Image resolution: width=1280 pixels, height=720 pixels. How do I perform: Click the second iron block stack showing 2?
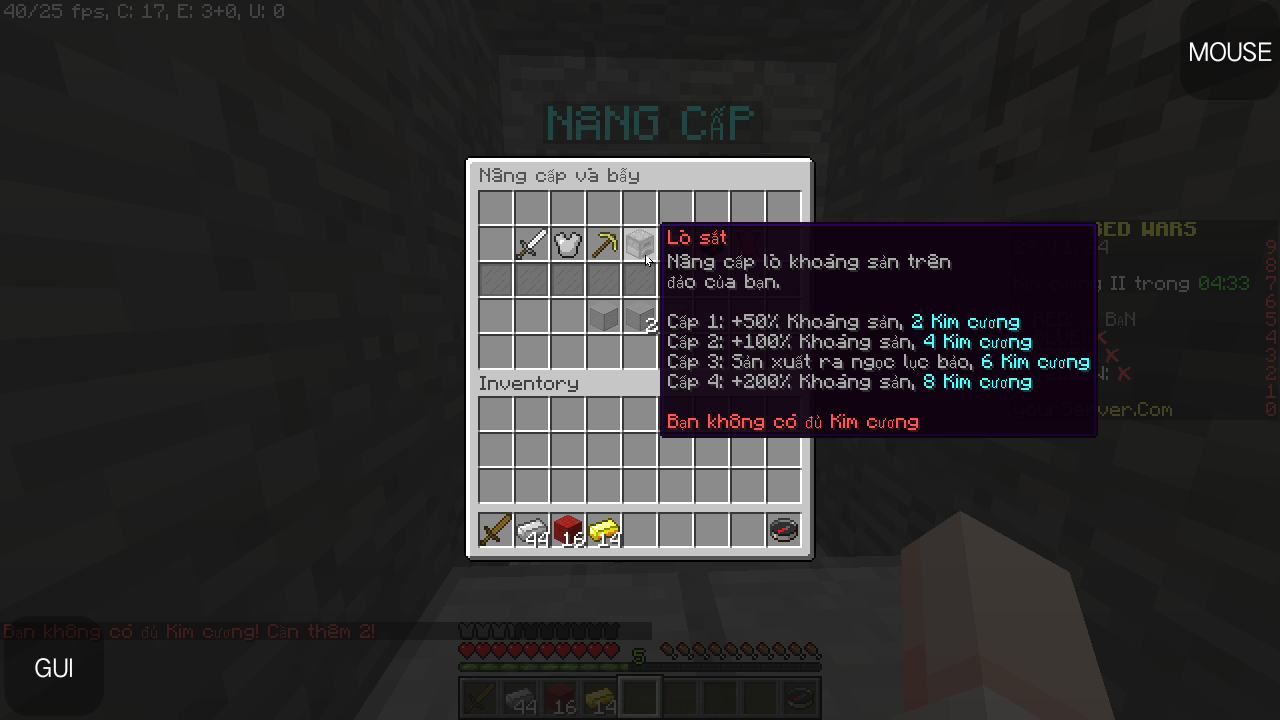[639, 317]
